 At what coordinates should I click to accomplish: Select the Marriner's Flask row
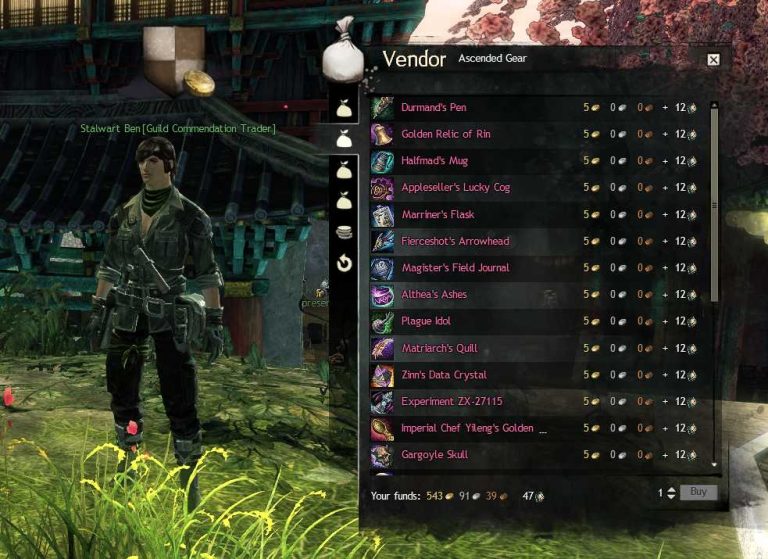437,215
